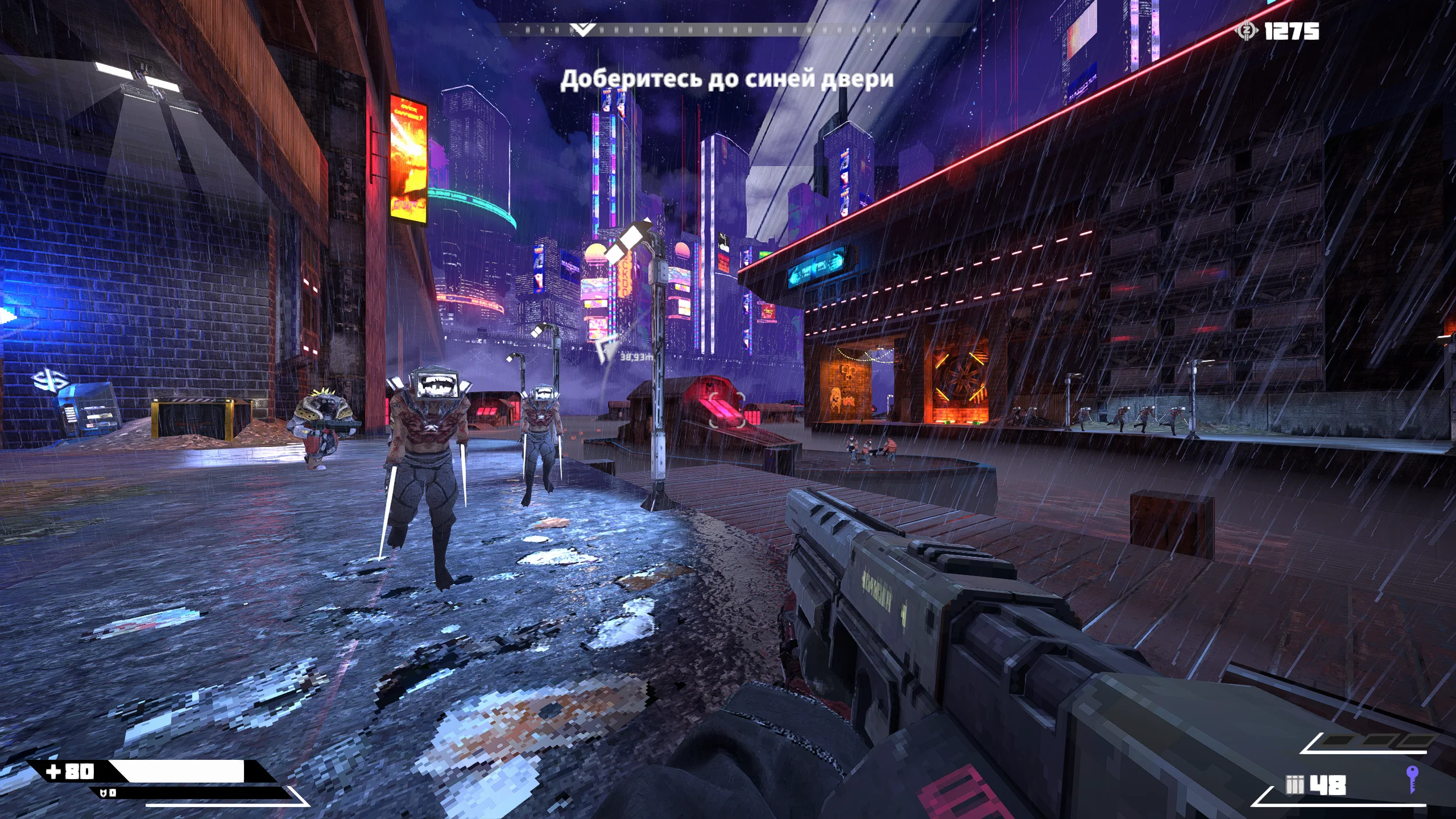Click the currency coin icon beside 1275
This screenshot has height=819, width=1456.
(1246, 31)
